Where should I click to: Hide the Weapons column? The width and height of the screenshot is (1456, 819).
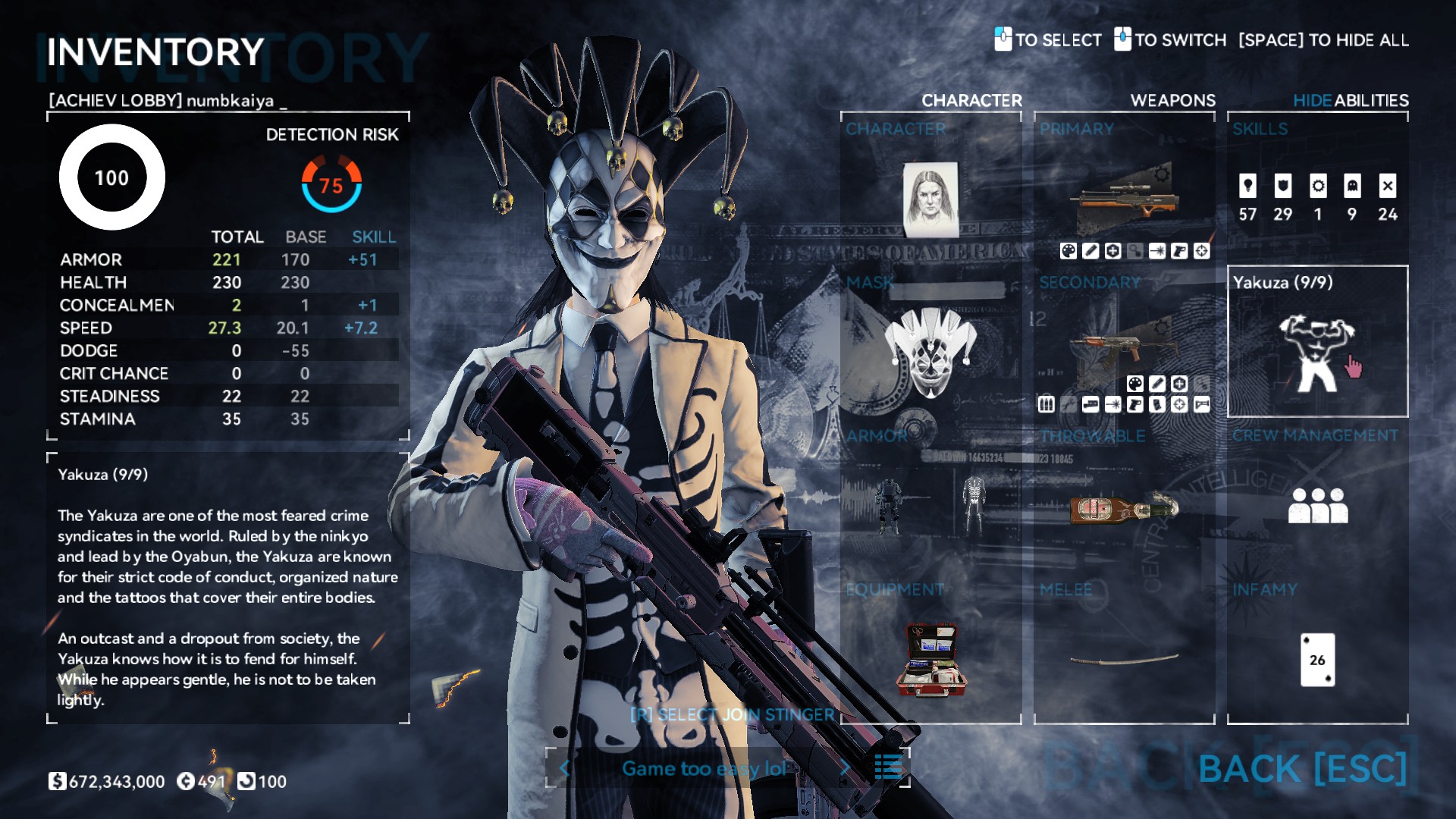point(1172,100)
